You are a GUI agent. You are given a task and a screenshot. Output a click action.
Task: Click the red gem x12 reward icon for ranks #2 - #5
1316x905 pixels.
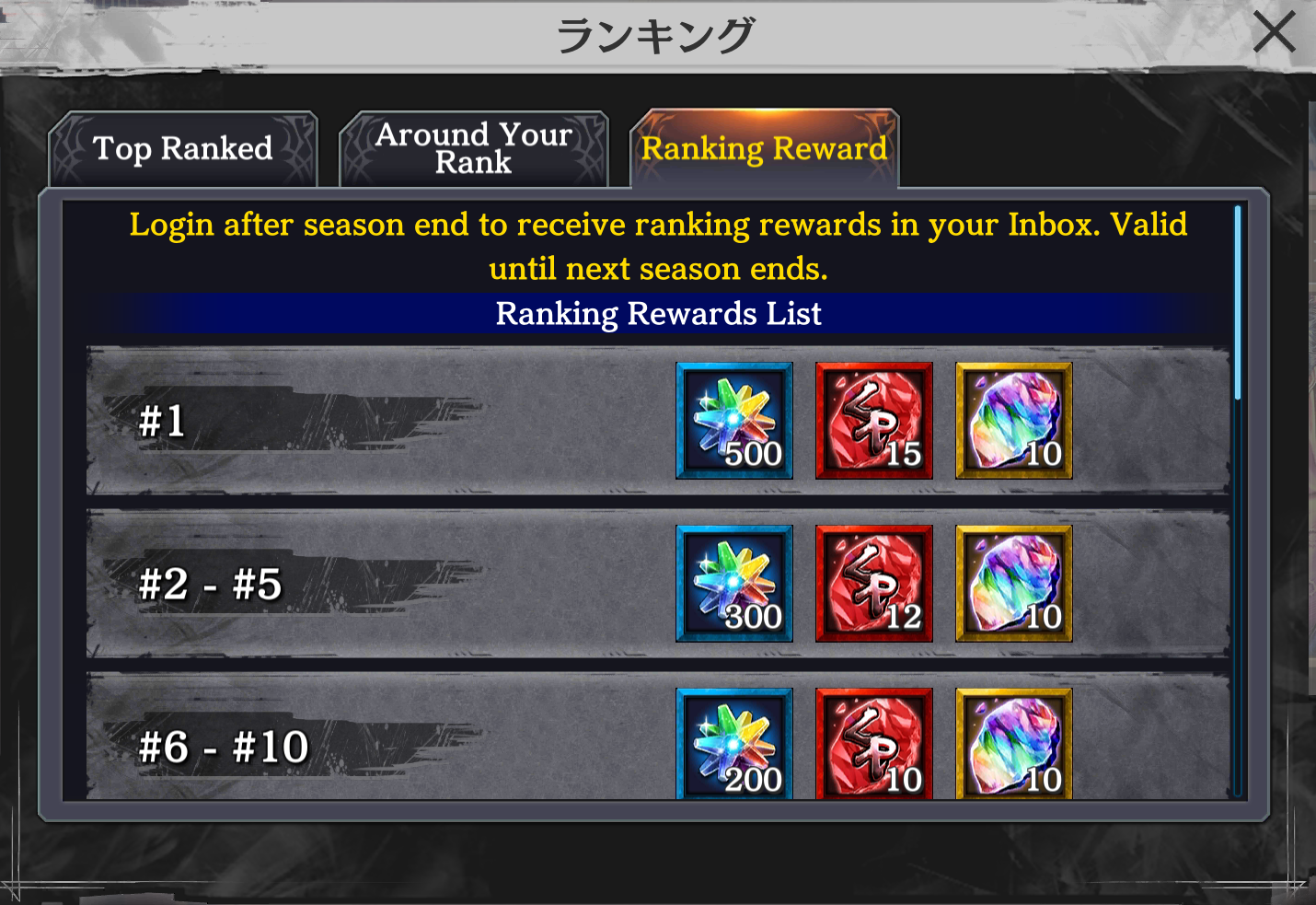[x=873, y=583]
